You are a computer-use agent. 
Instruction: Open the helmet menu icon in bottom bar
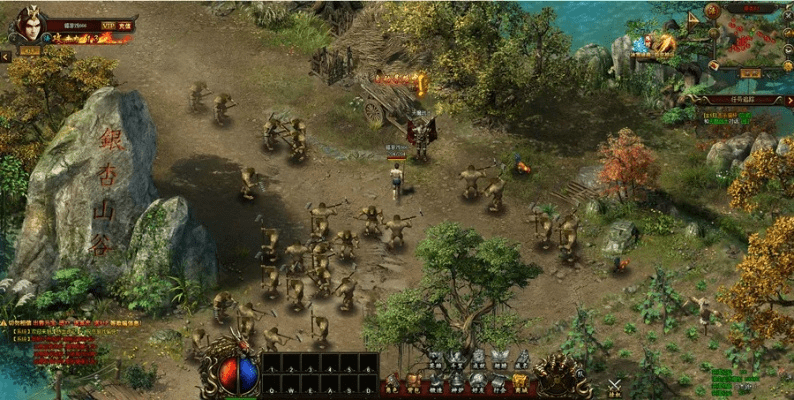[x=456, y=381]
